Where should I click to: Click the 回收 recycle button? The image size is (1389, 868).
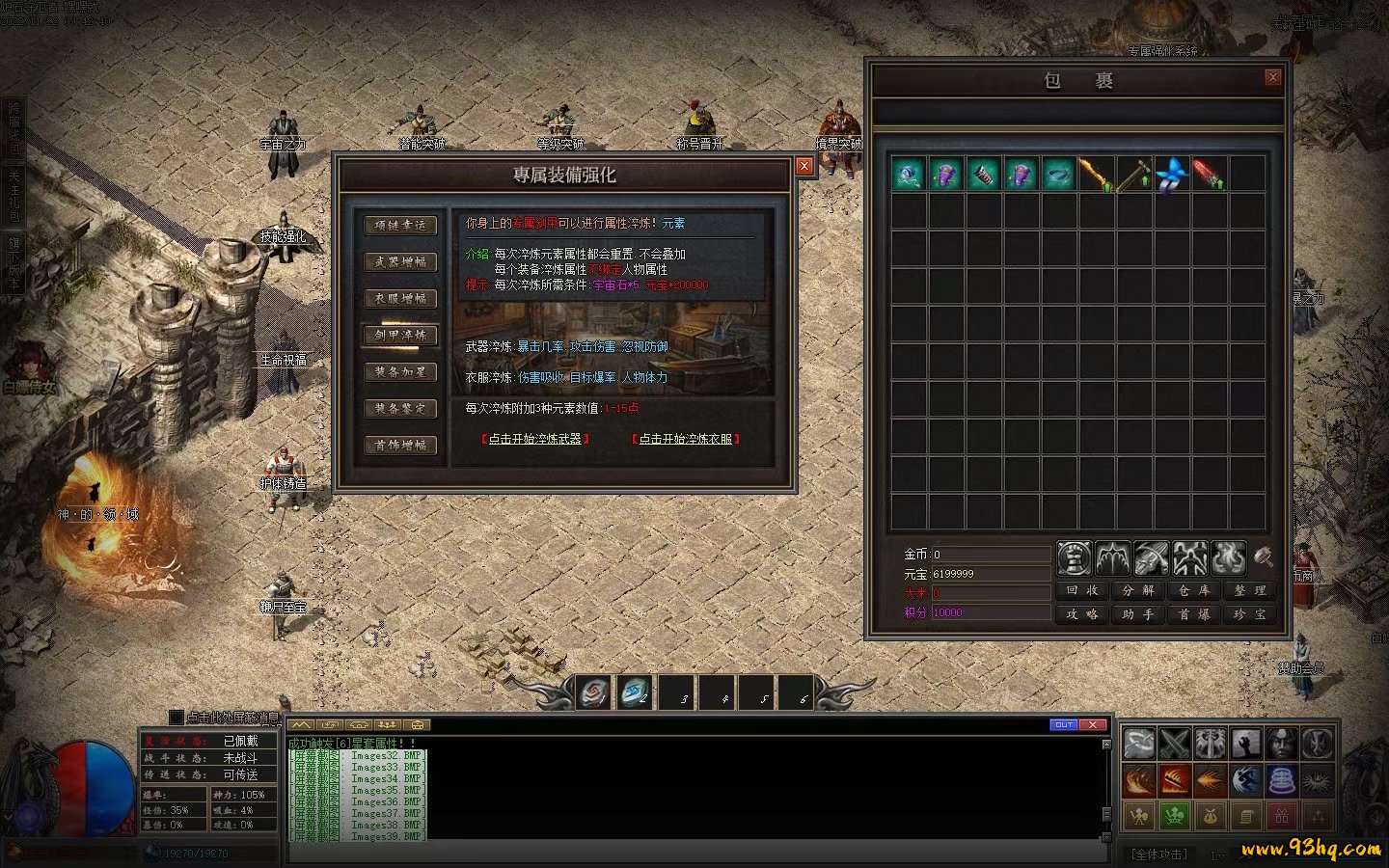tap(1082, 590)
